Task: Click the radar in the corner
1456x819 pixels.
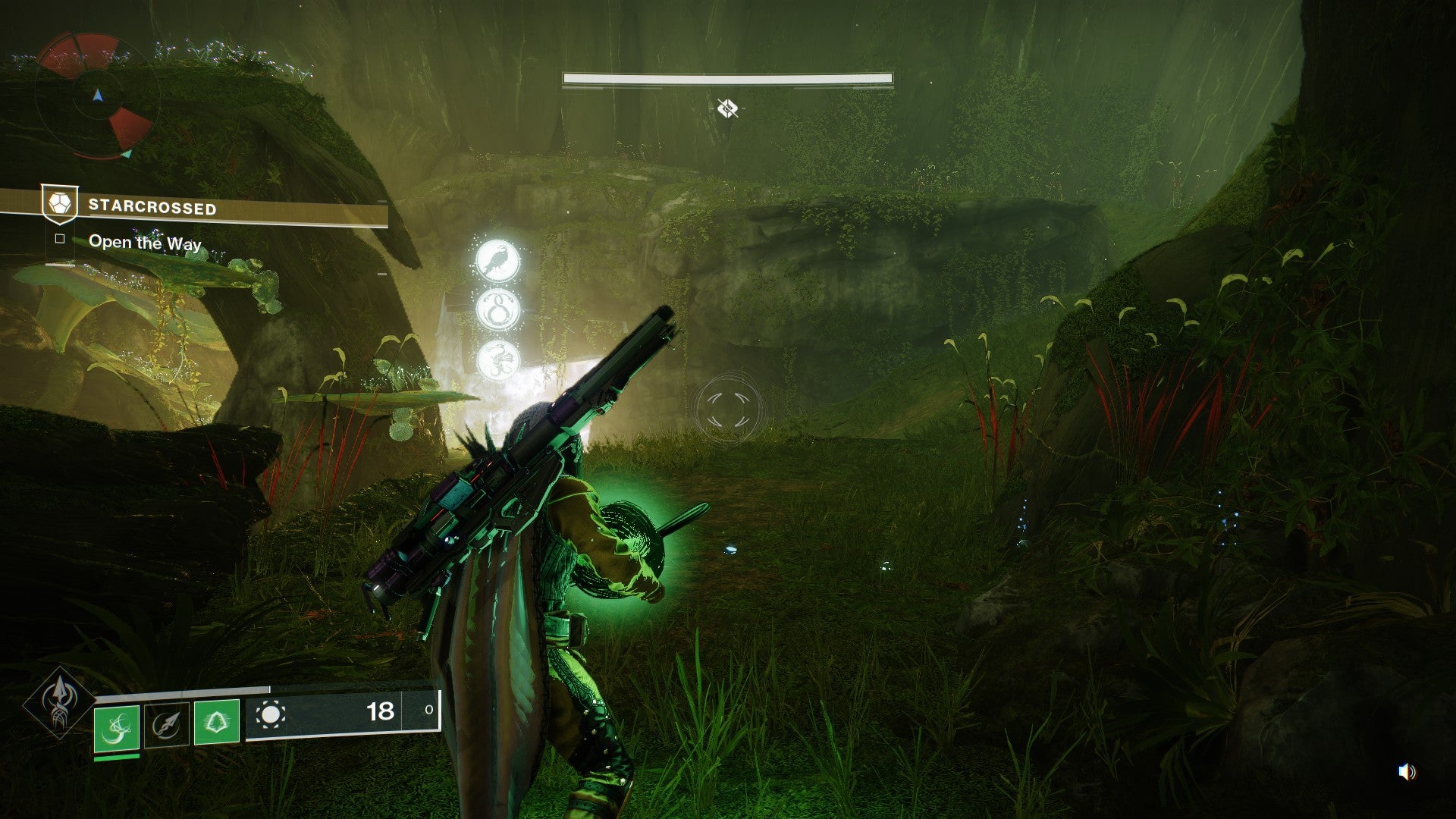Action: click(x=96, y=96)
